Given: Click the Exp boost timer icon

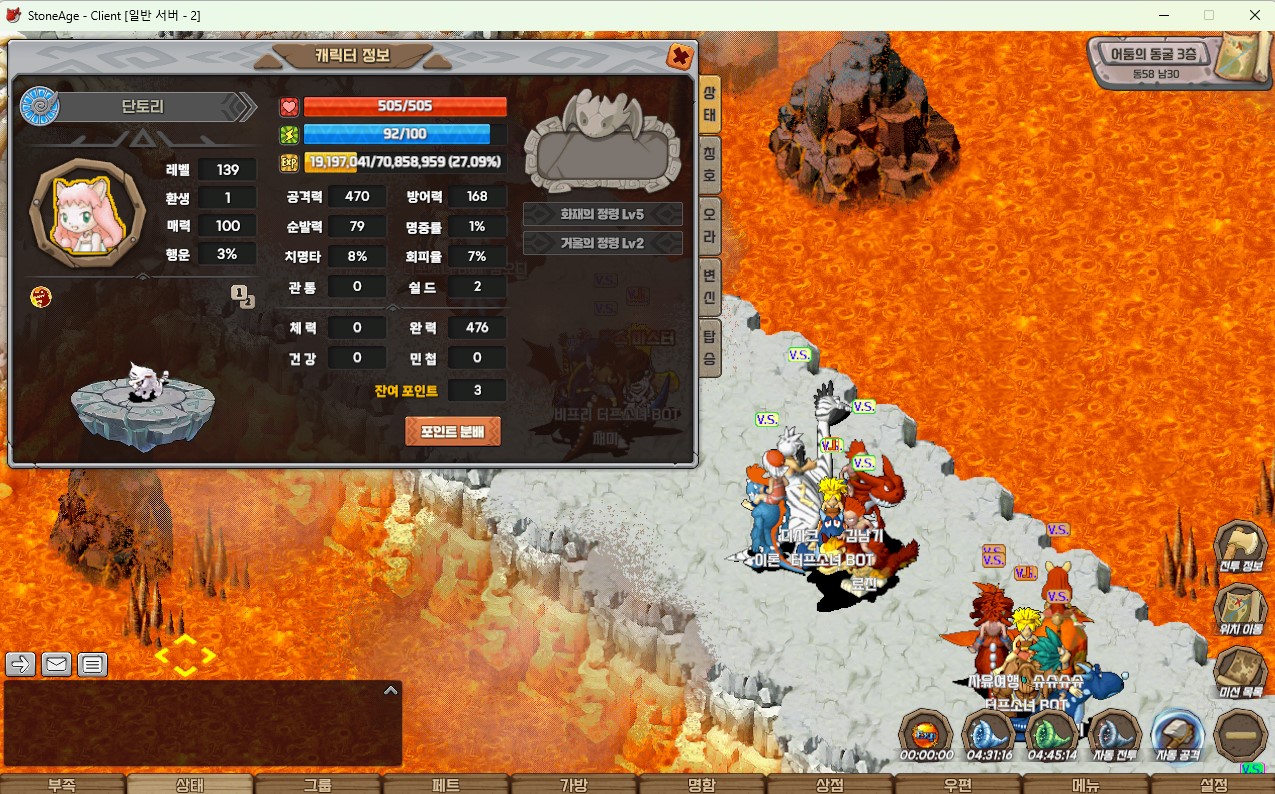Looking at the screenshot, I should [926, 734].
